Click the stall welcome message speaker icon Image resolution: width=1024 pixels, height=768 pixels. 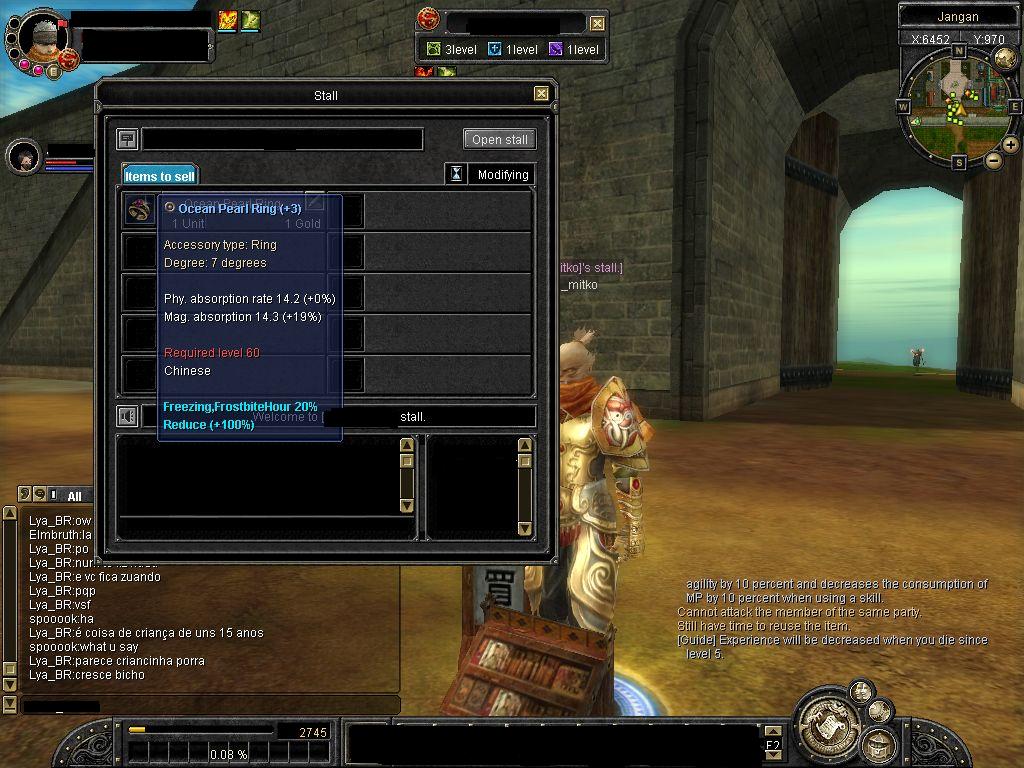(127, 416)
